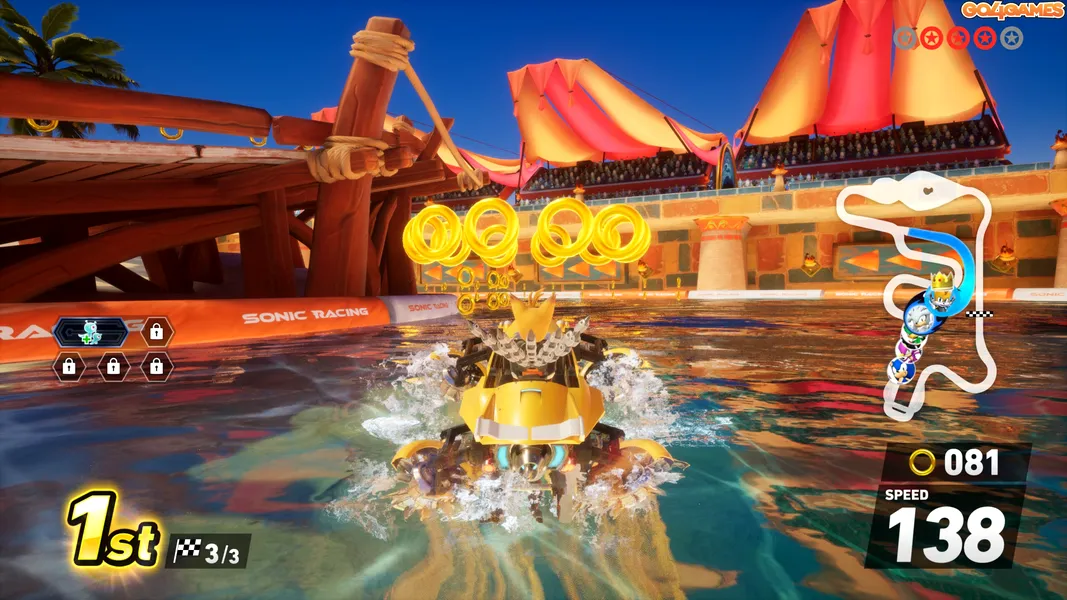Screen dimensions: 1067x600
Task: Select the Sonic racer marker on the minimap
Action: [x=901, y=368]
